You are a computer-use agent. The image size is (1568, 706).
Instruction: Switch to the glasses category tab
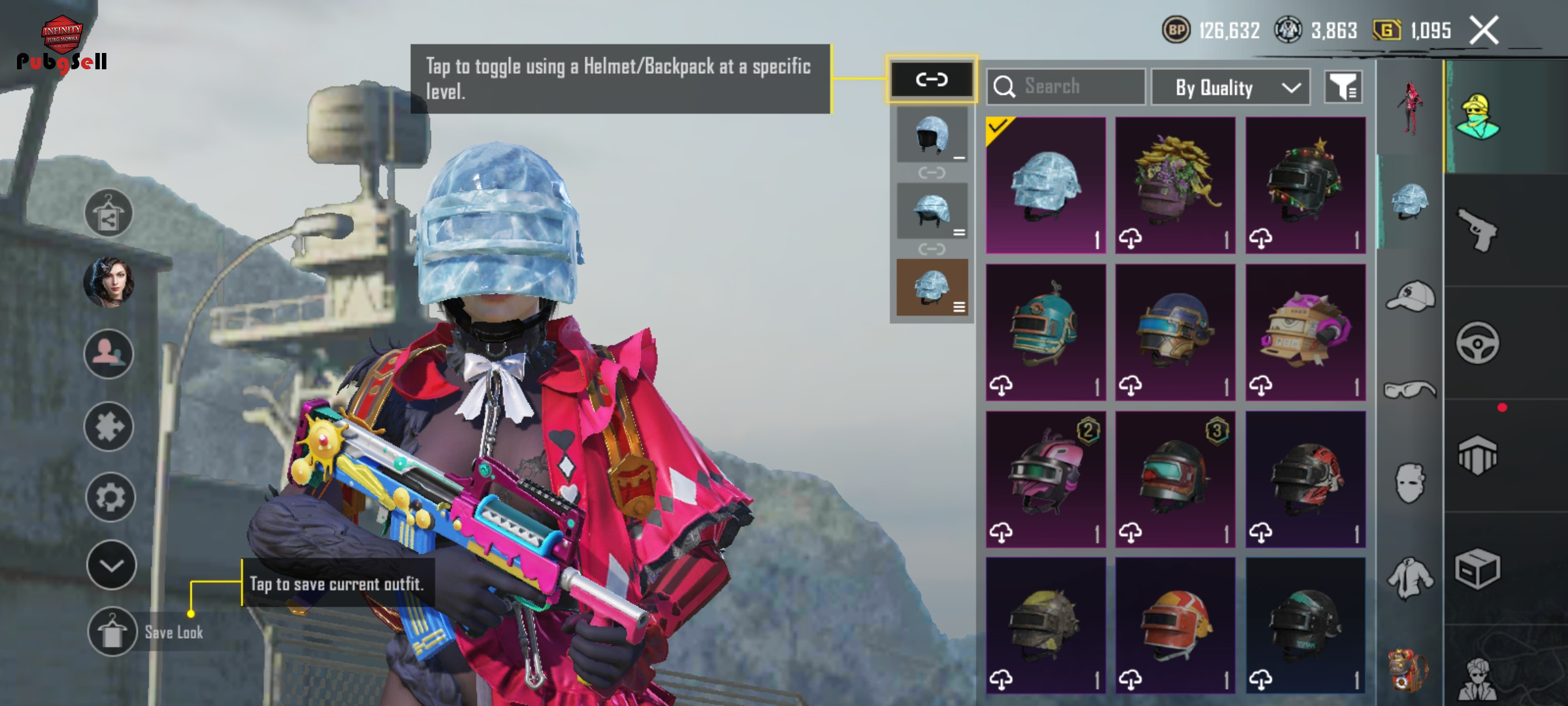(x=1410, y=390)
